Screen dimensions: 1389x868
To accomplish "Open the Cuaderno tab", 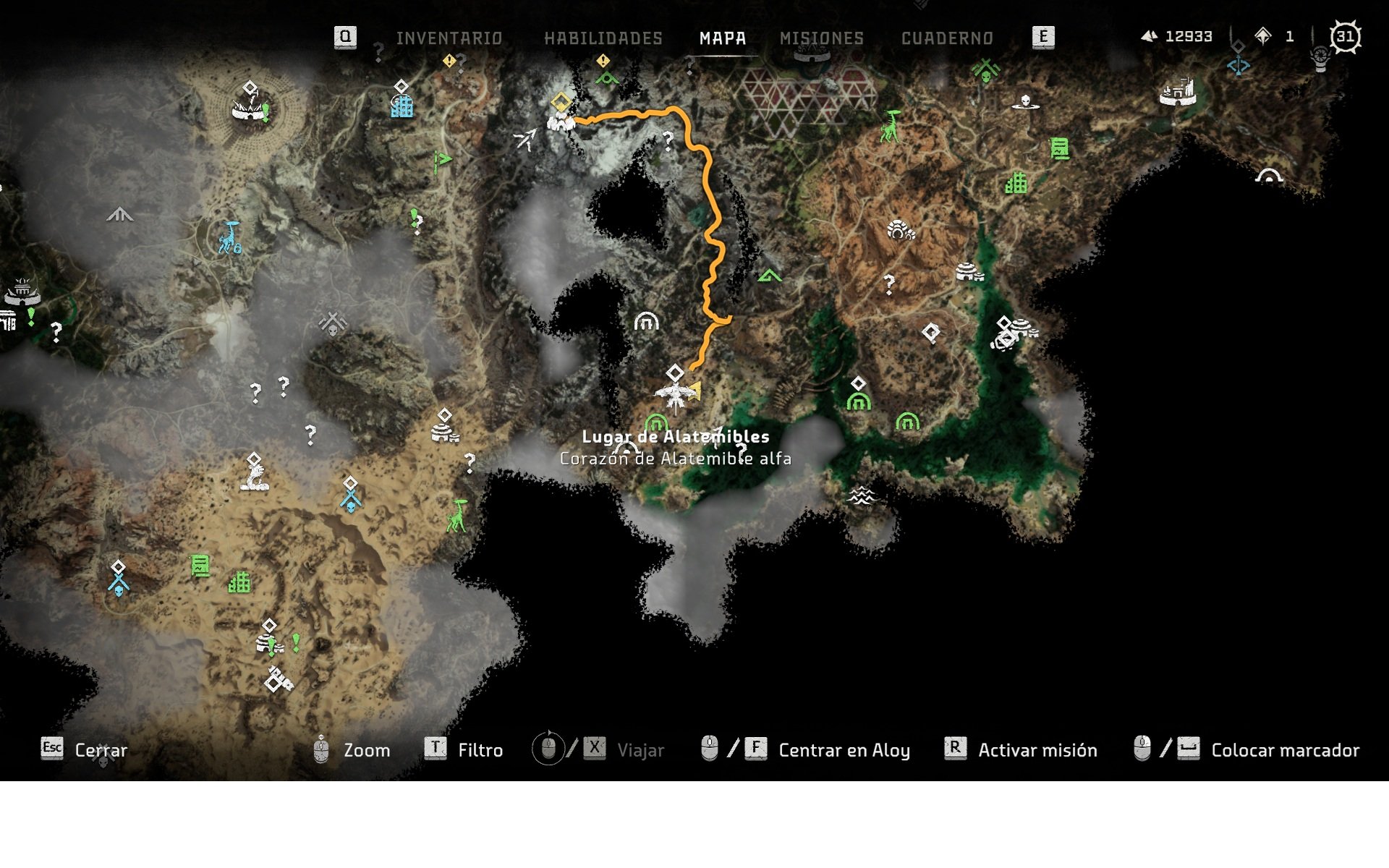I will 947,38.
